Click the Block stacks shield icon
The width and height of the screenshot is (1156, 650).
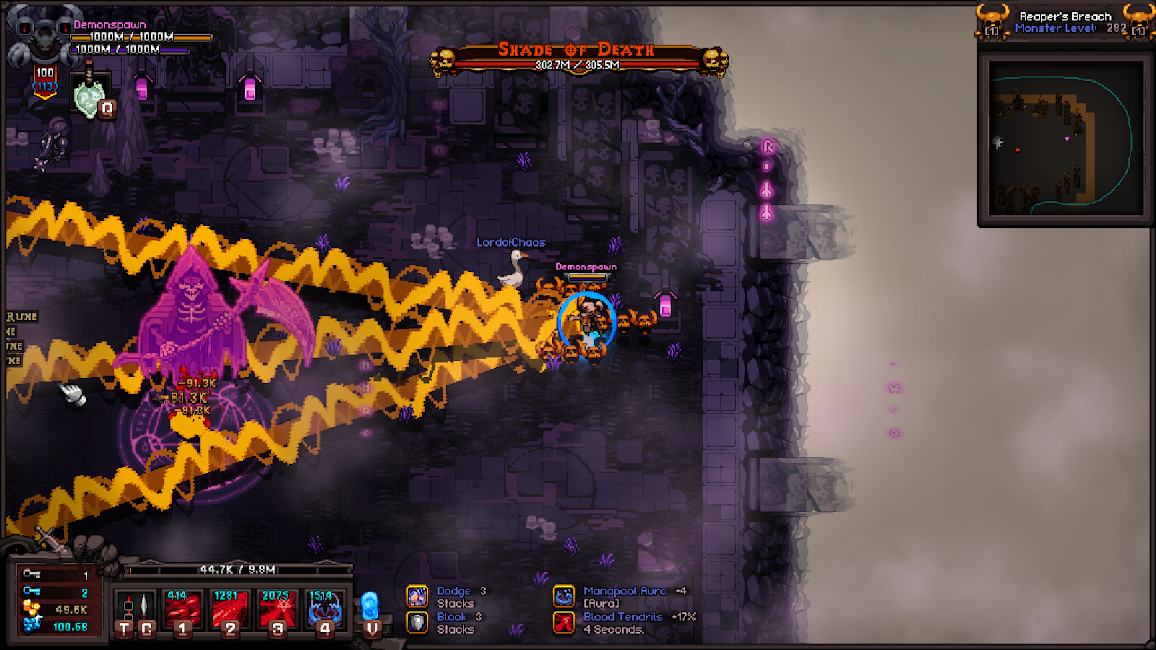pyautogui.click(x=417, y=622)
